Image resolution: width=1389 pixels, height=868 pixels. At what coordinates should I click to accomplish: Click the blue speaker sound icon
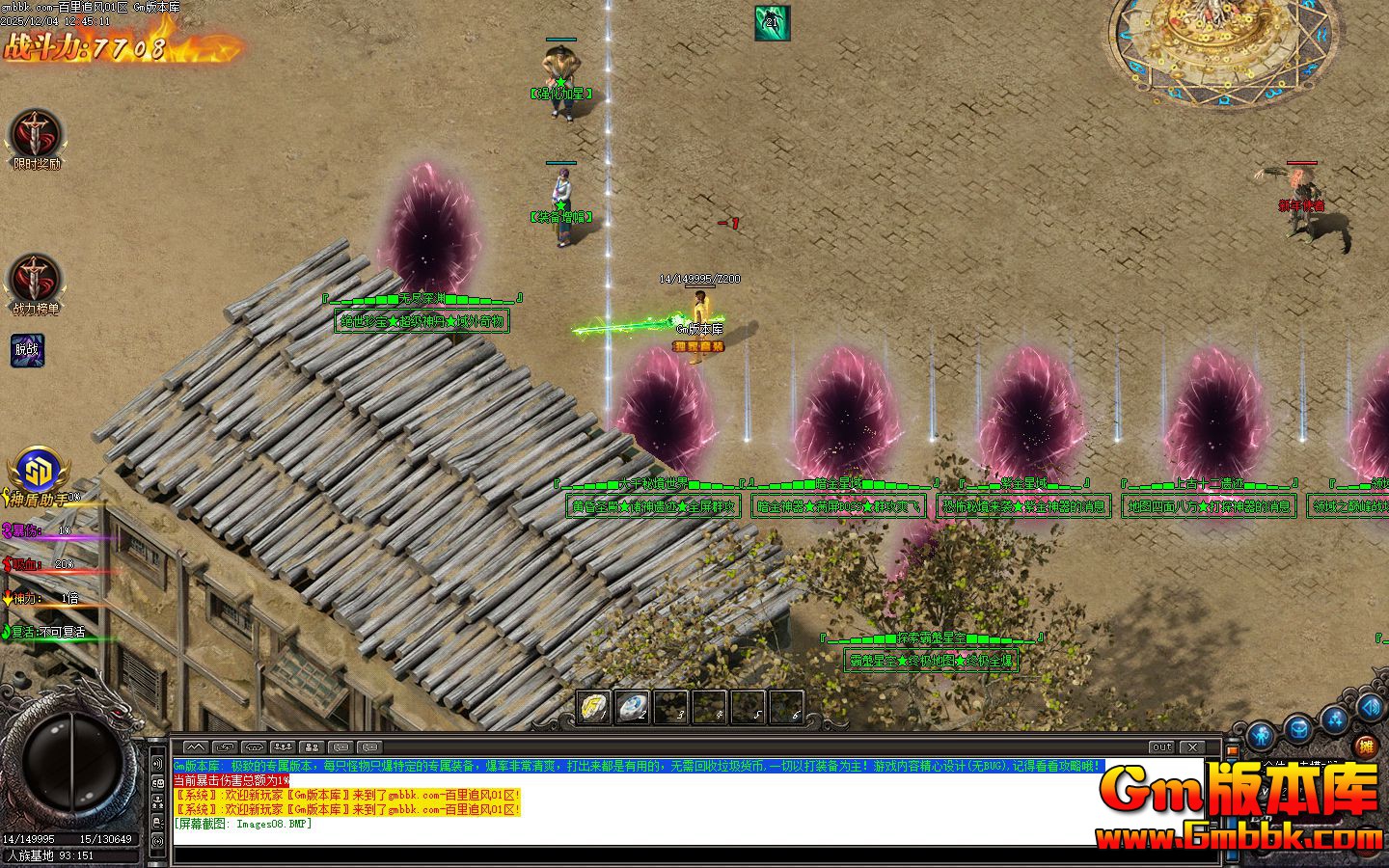1369,712
